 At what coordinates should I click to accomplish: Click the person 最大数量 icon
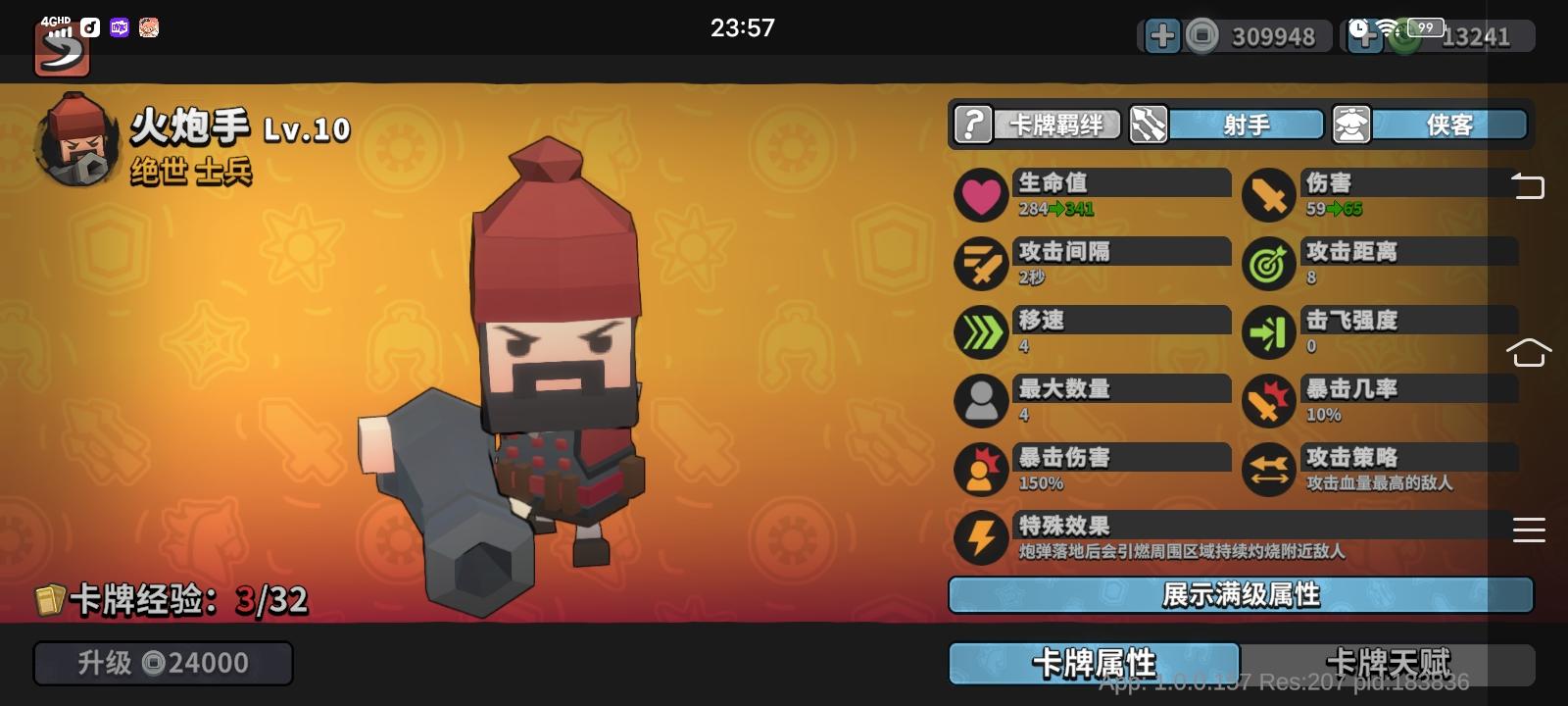[981, 401]
